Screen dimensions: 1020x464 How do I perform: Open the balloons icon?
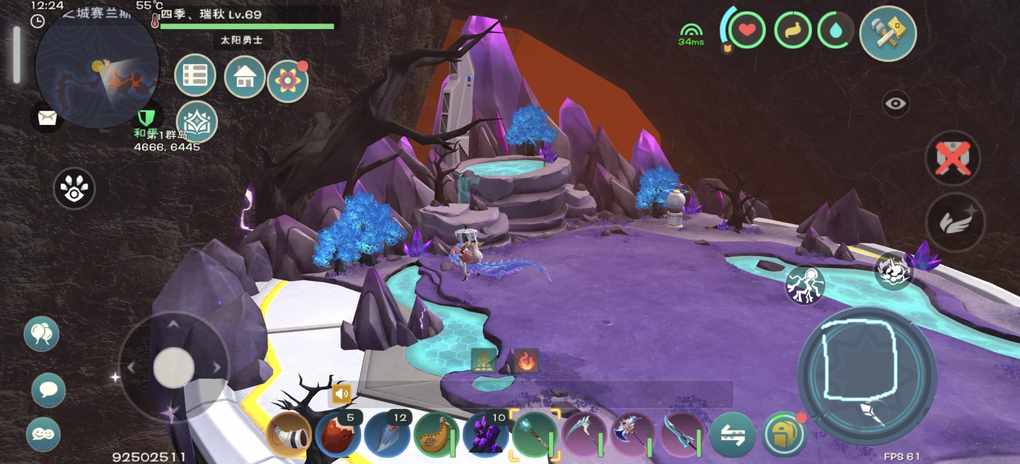(x=42, y=333)
